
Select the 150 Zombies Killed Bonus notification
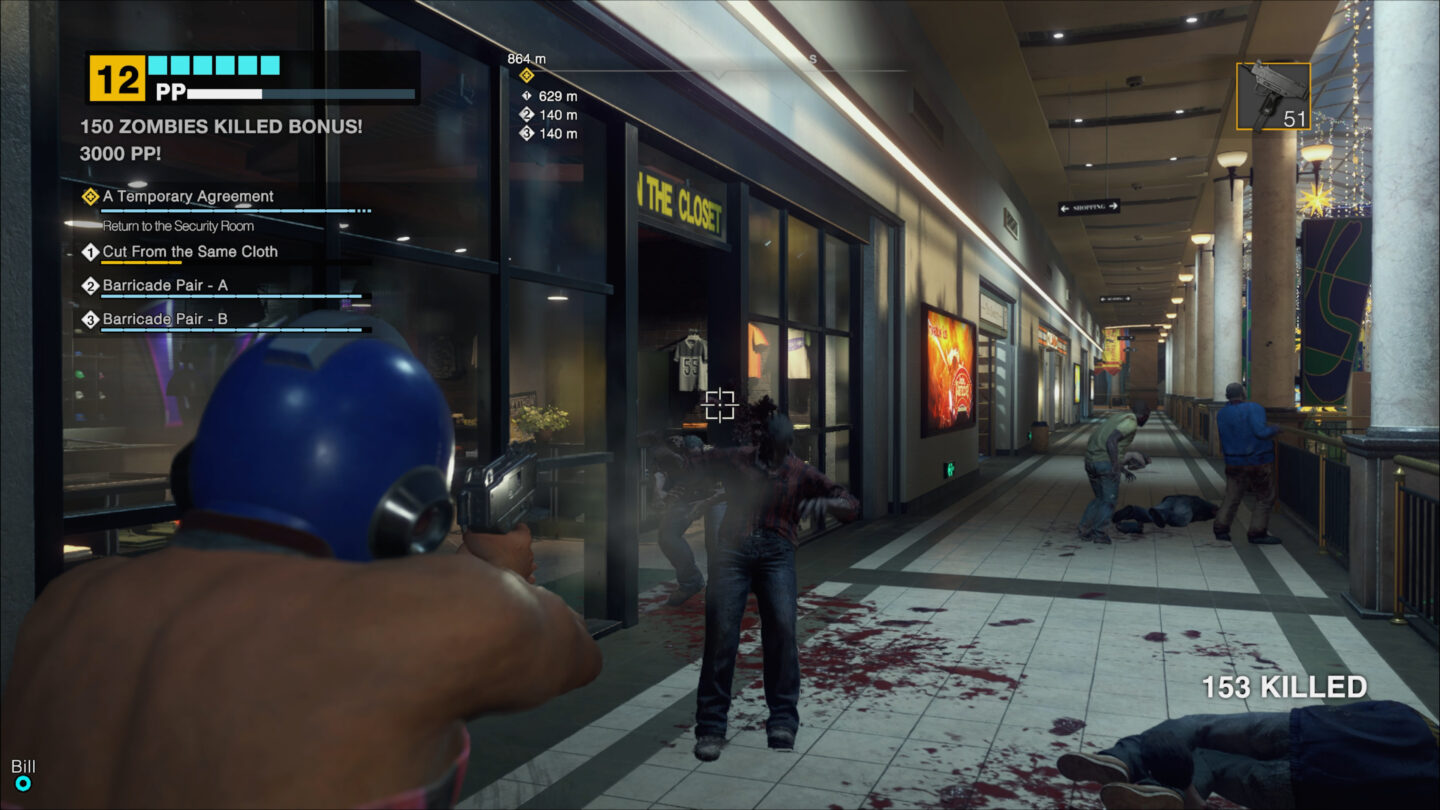click(222, 126)
